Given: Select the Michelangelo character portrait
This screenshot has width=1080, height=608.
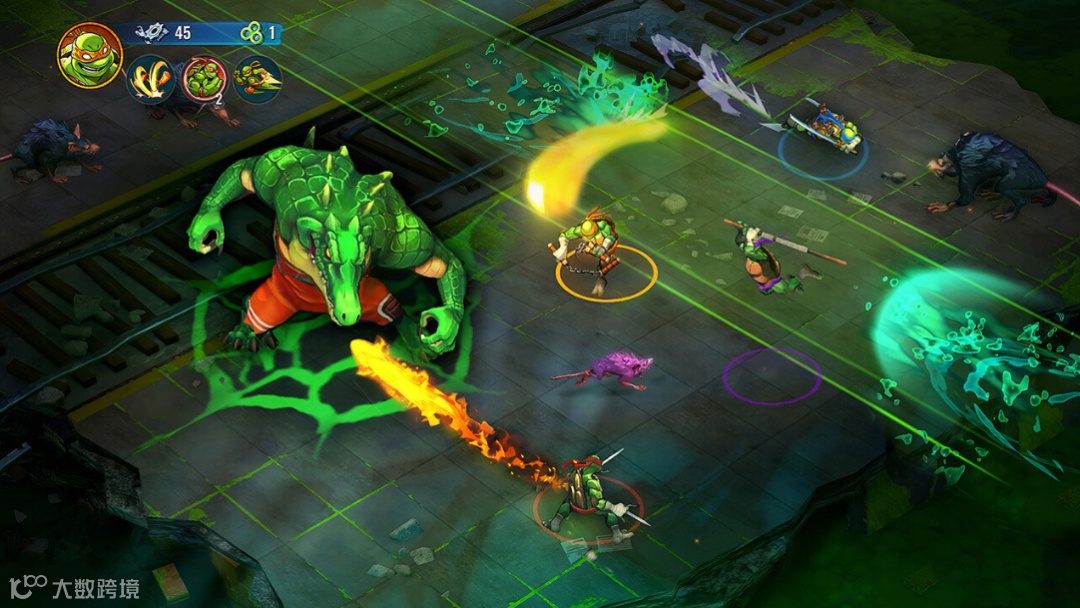Looking at the screenshot, I should coord(90,55).
